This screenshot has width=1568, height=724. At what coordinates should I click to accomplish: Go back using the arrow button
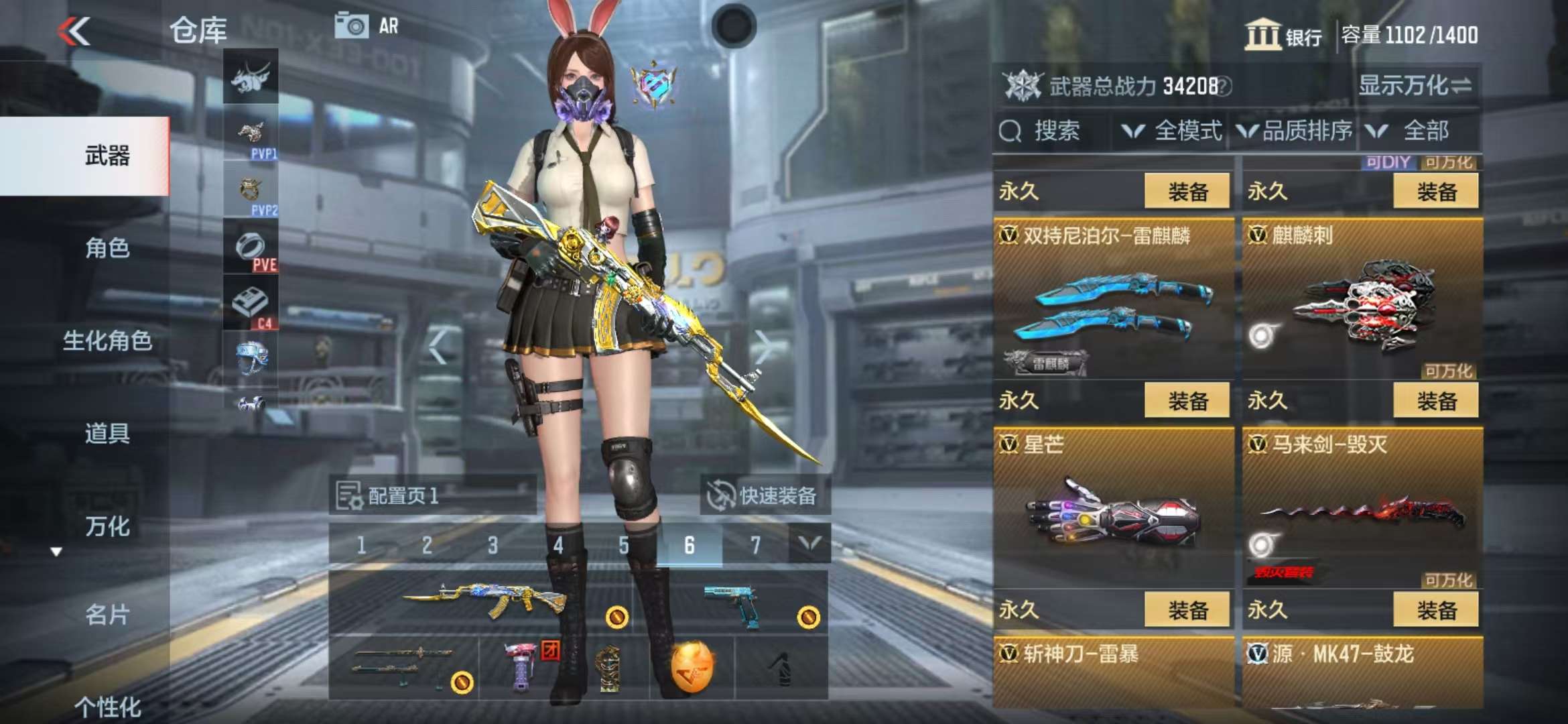point(74,32)
